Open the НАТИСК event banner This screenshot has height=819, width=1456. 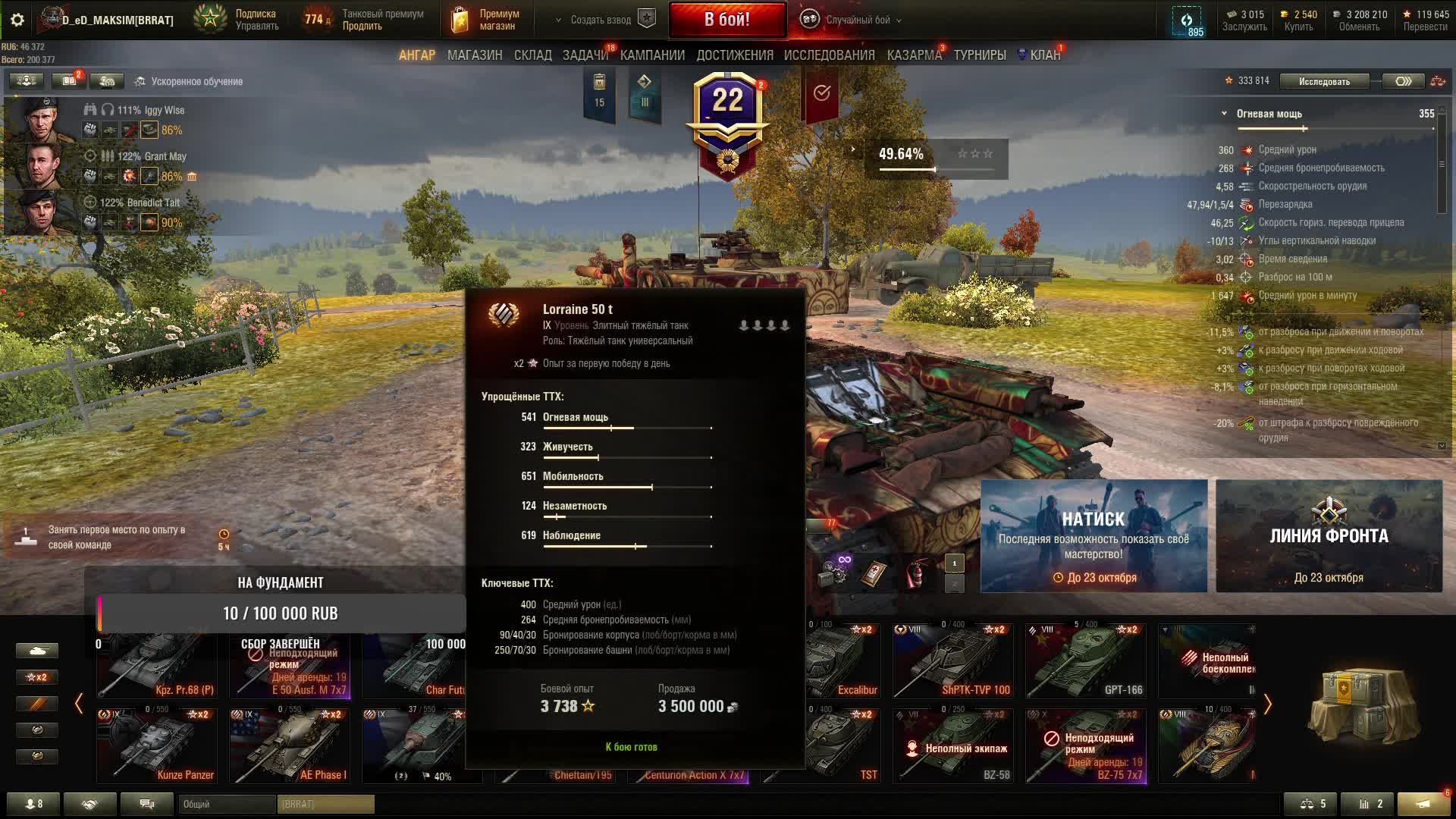click(1094, 535)
